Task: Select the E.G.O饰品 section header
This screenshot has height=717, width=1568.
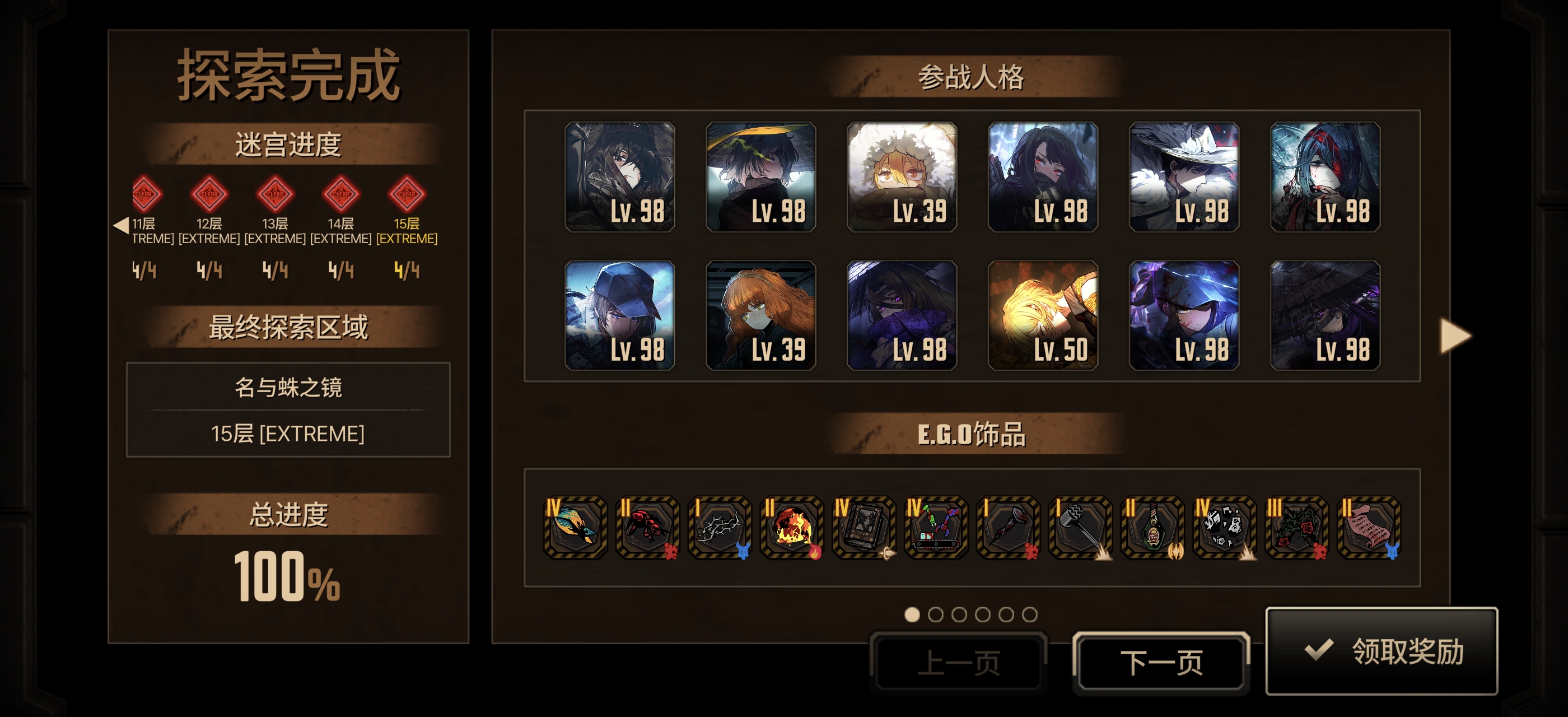Action: pyautogui.click(x=972, y=436)
